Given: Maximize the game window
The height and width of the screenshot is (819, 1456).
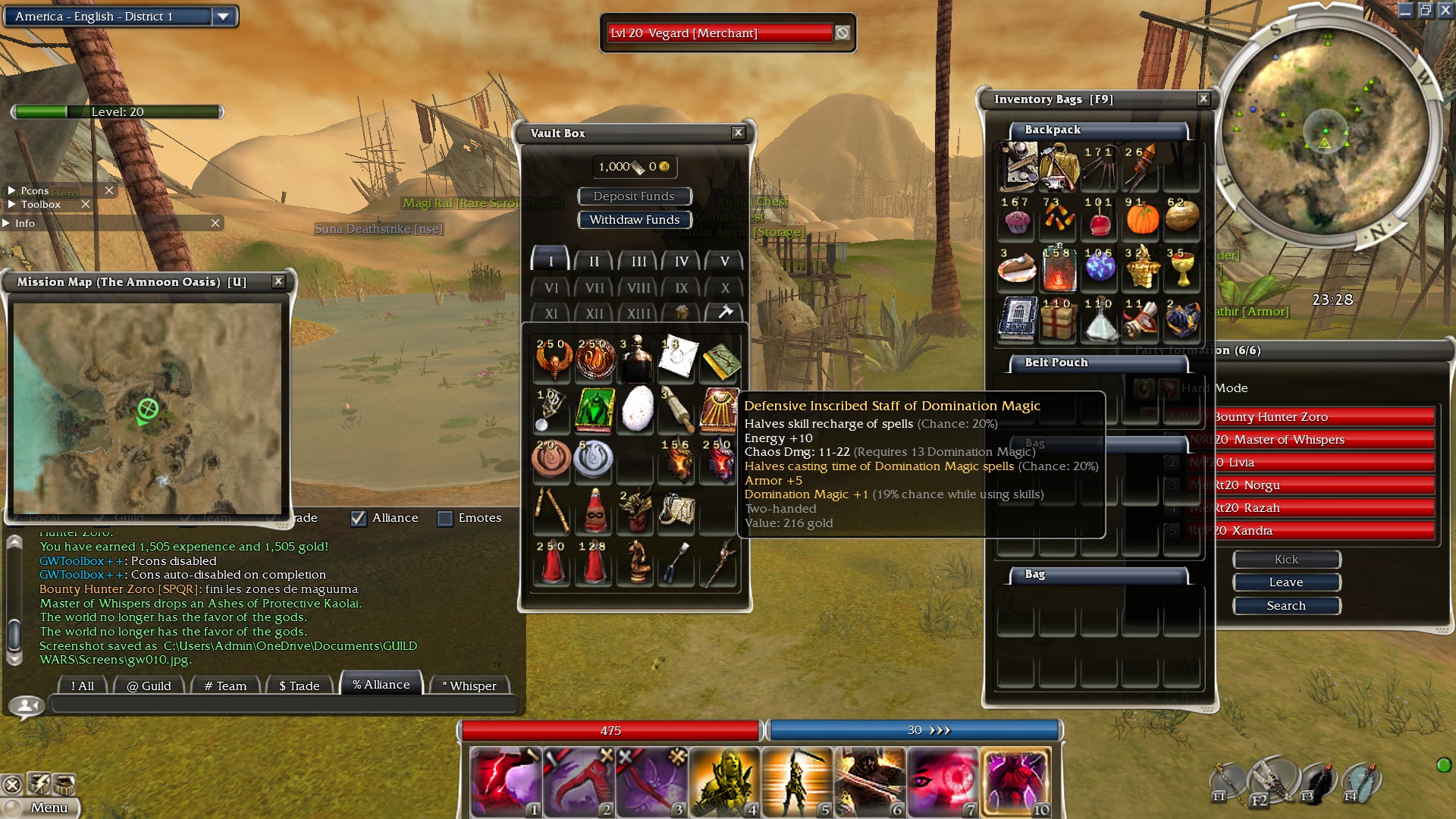Looking at the screenshot, I should [1425, 10].
